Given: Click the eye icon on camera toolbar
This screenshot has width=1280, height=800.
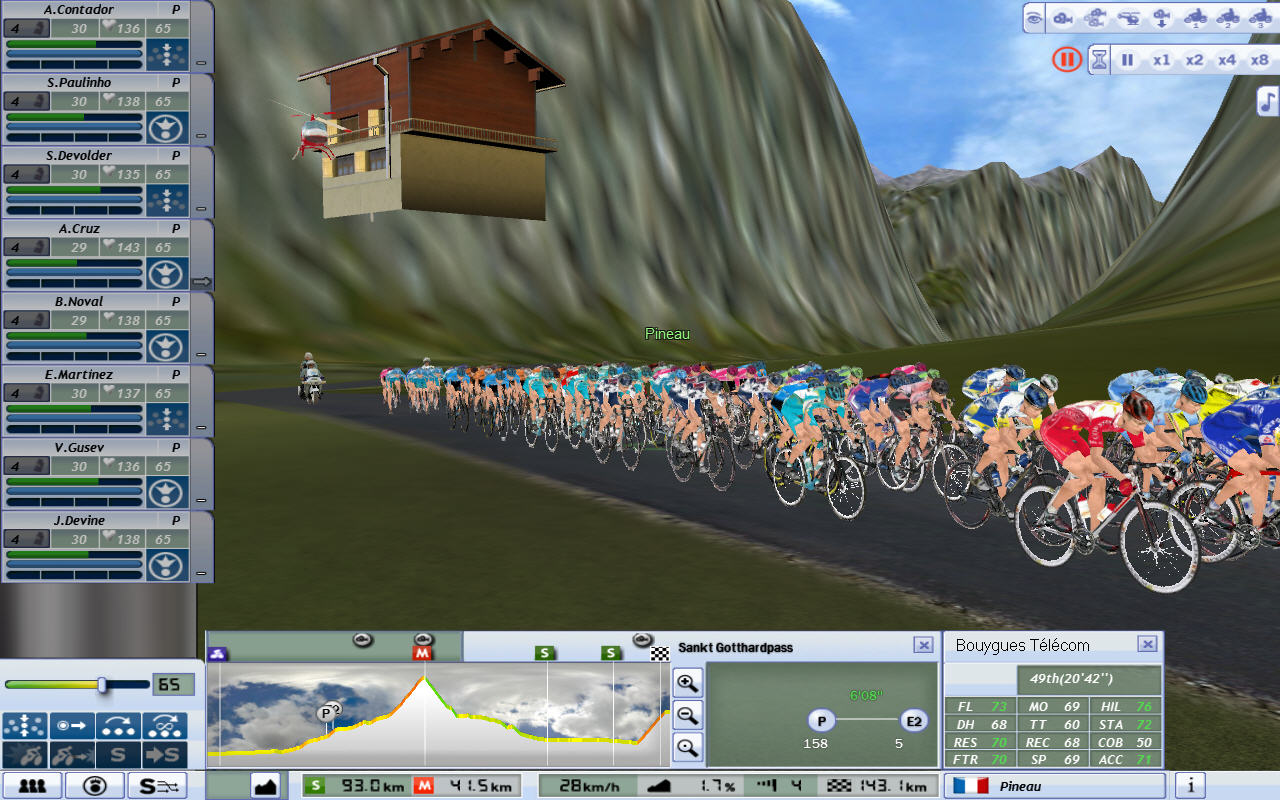Looking at the screenshot, I should (1034, 18).
